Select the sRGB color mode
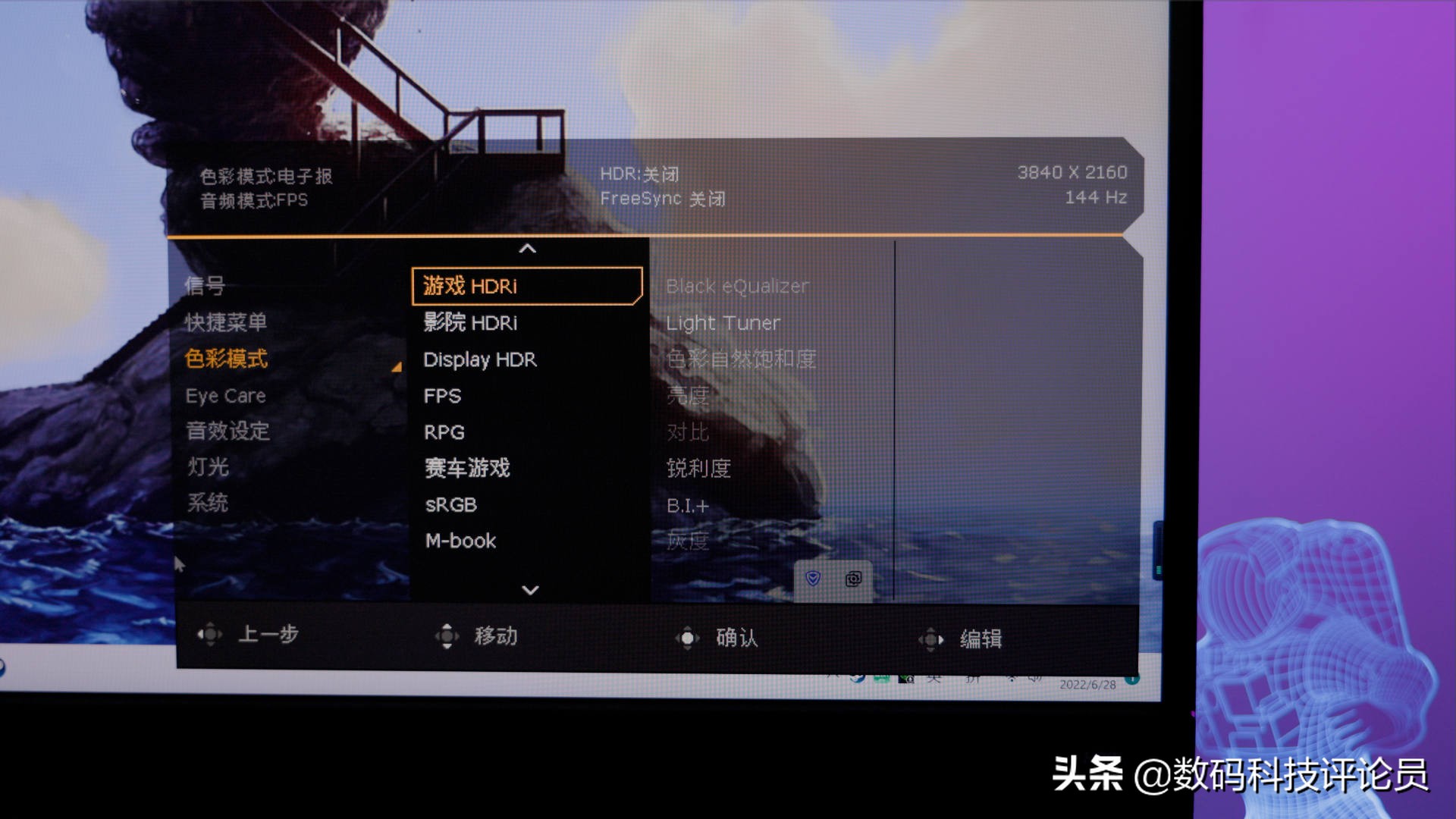The width and height of the screenshot is (1456, 819). point(450,504)
